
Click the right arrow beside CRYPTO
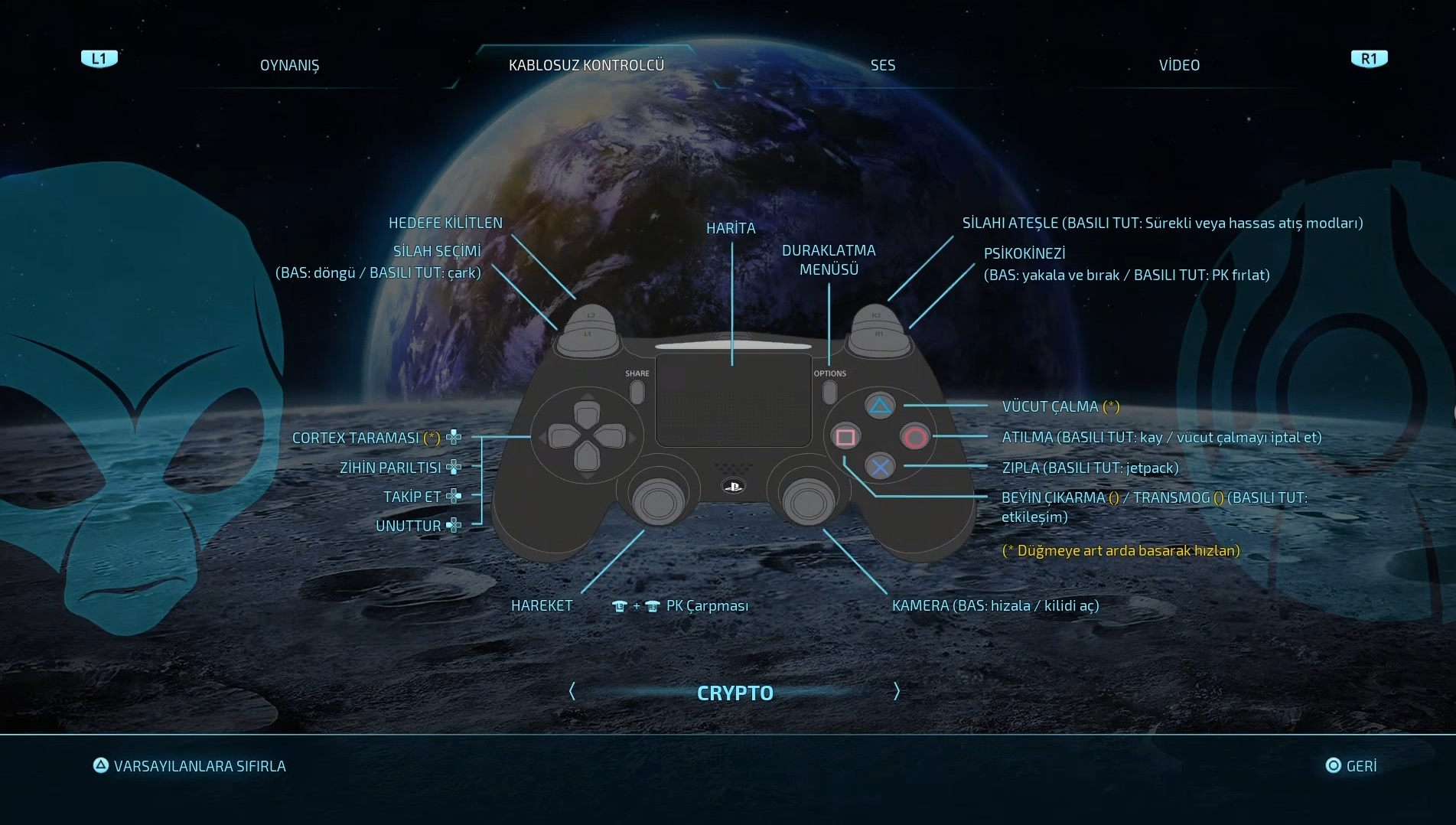click(897, 692)
